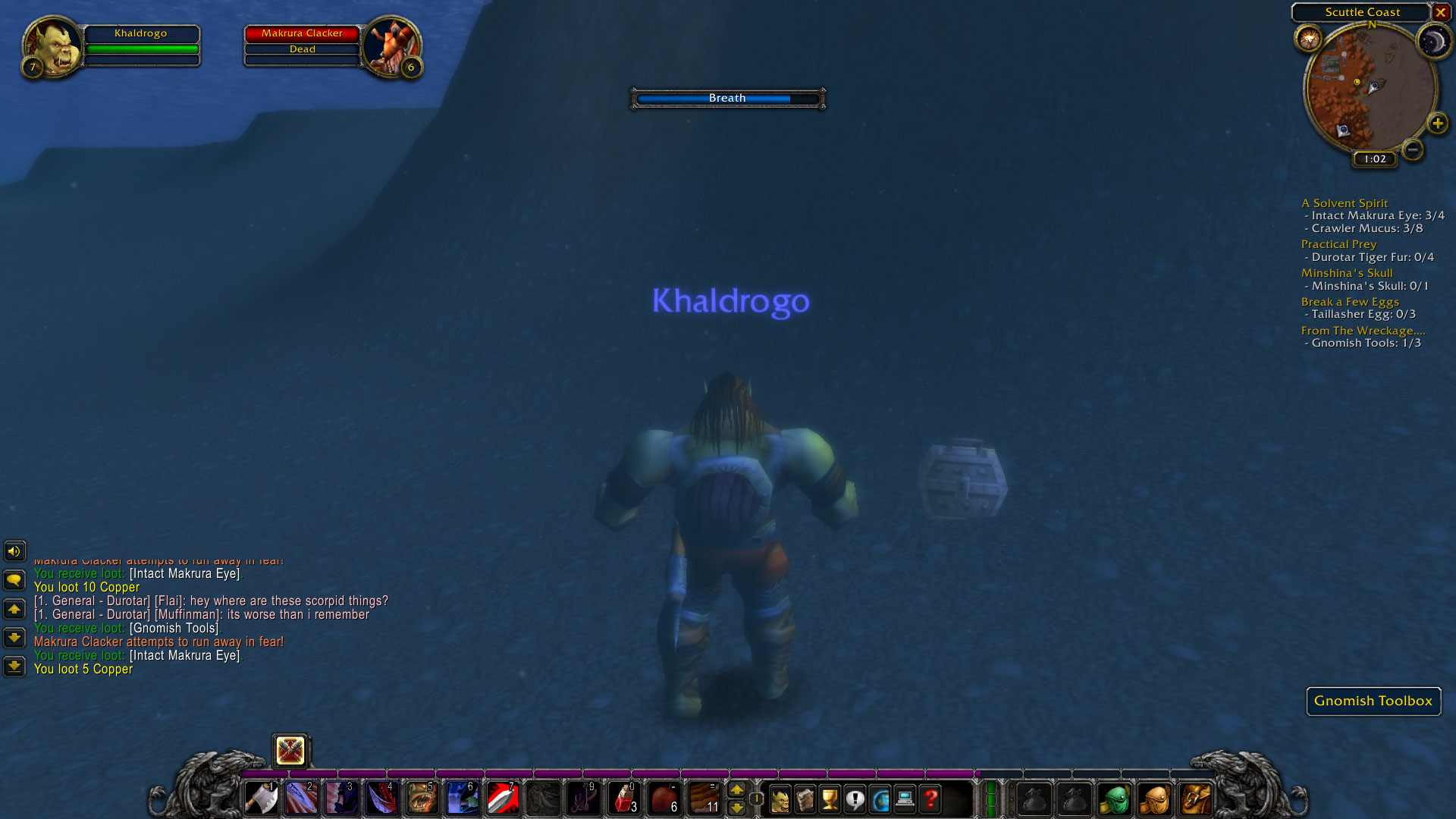Cast the ability in action slot 1
Viewport: 1456px width, 819px height.
click(262, 799)
